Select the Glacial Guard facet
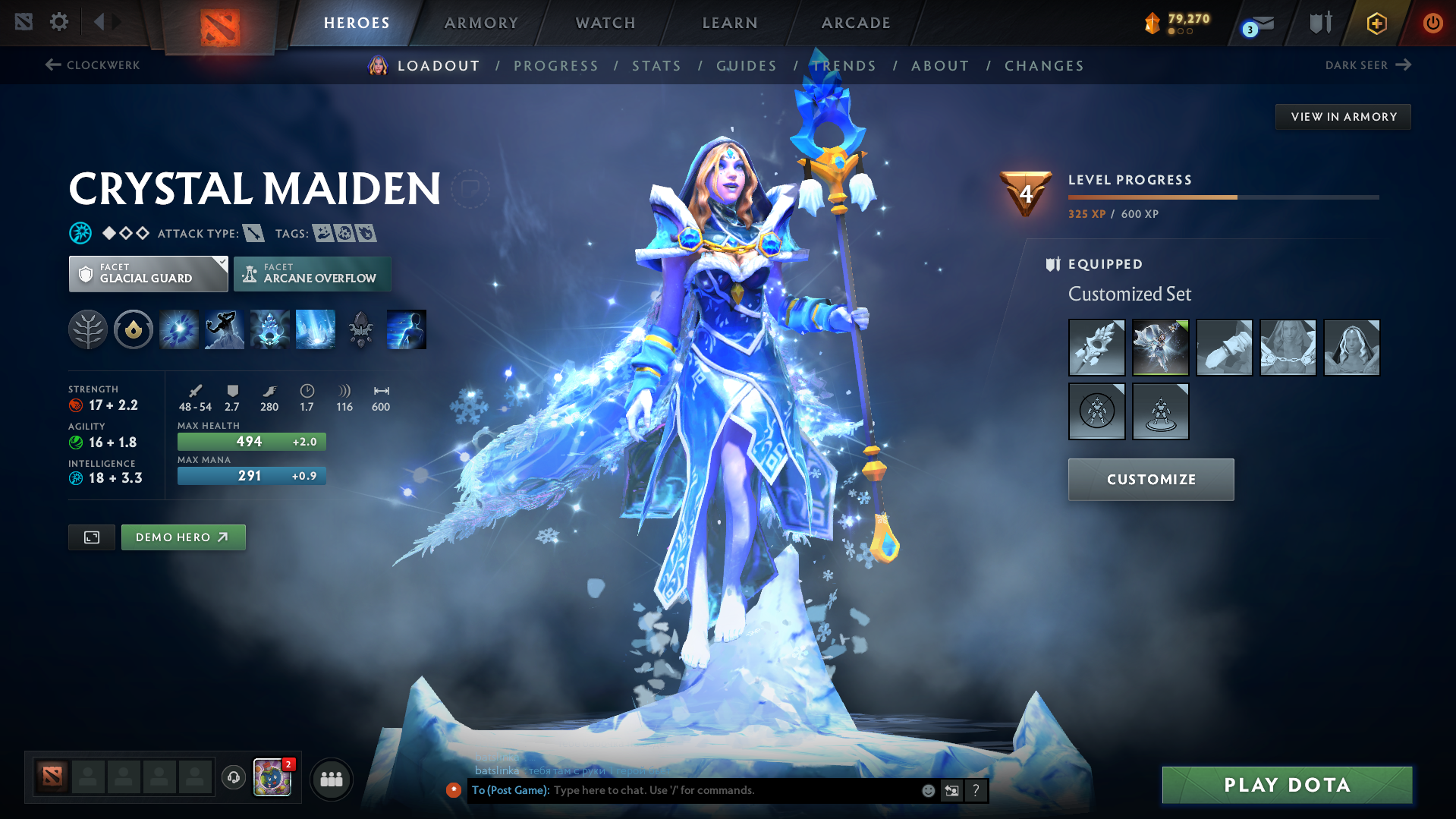 point(148,274)
